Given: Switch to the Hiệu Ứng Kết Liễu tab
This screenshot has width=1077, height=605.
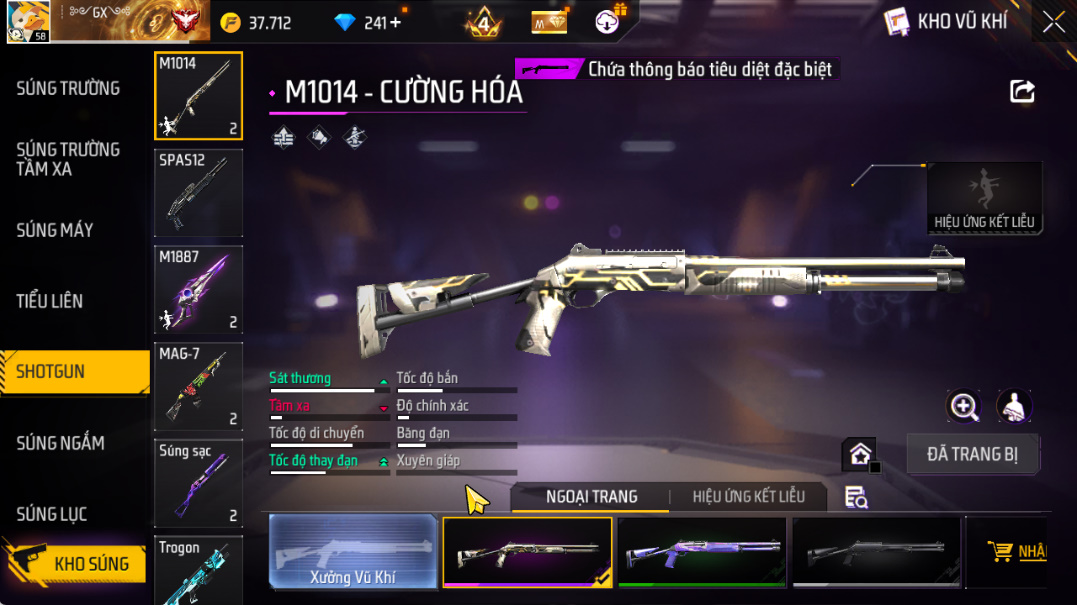Looking at the screenshot, I should tap(748, 497).
